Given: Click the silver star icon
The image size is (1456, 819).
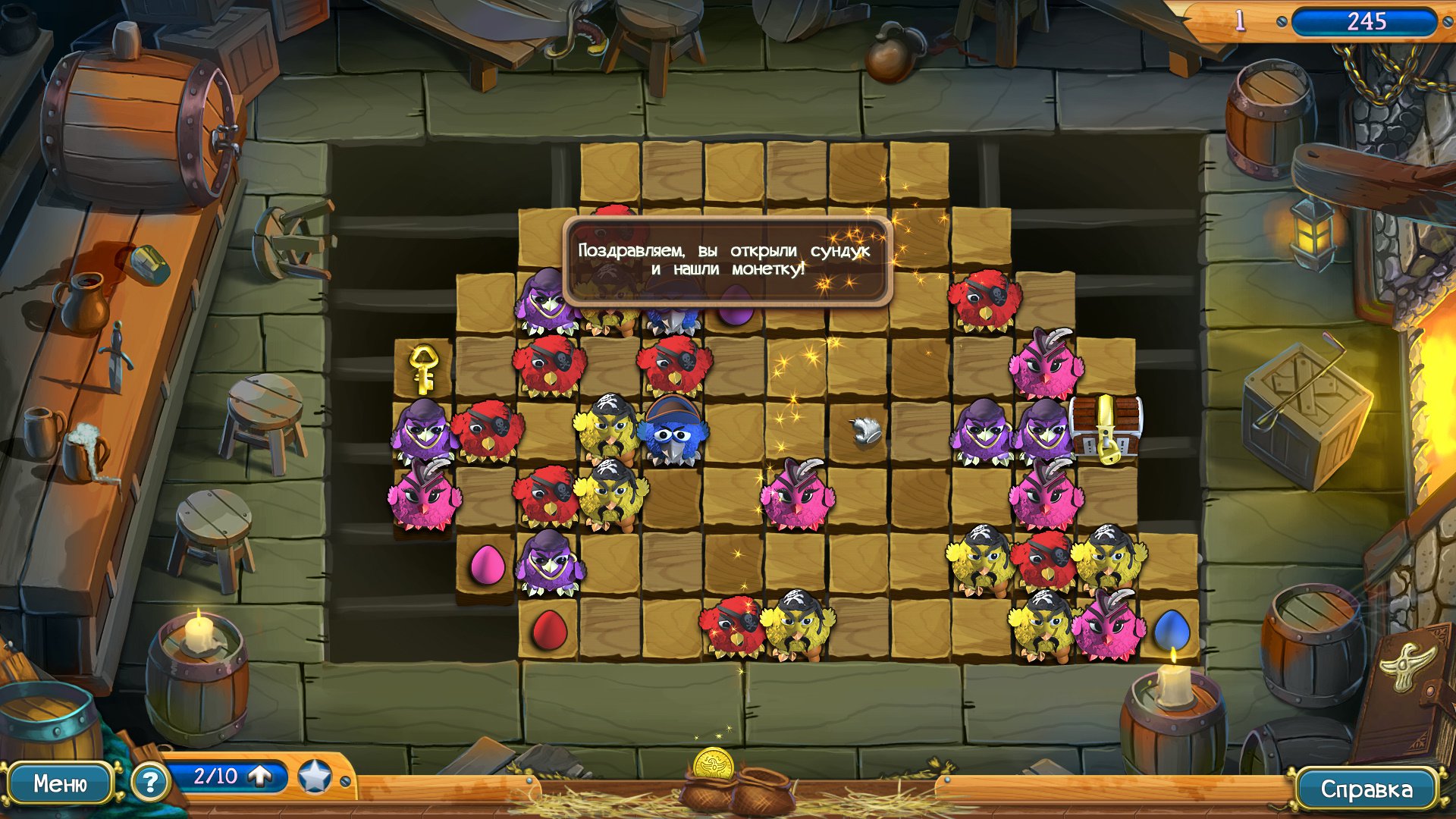Looking at the screenshot, I should [x=314, y=777].
